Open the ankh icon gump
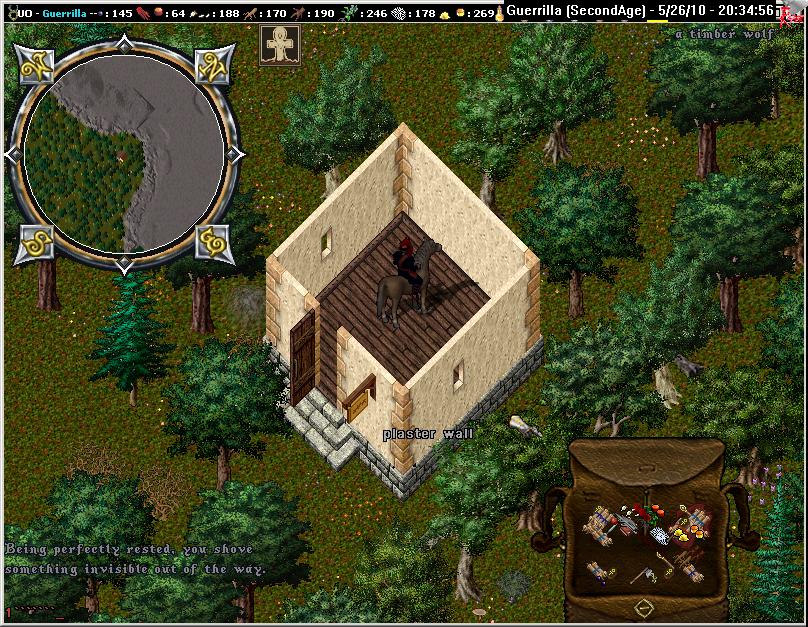This screenshot has width=808, height=627. point(279,46)
